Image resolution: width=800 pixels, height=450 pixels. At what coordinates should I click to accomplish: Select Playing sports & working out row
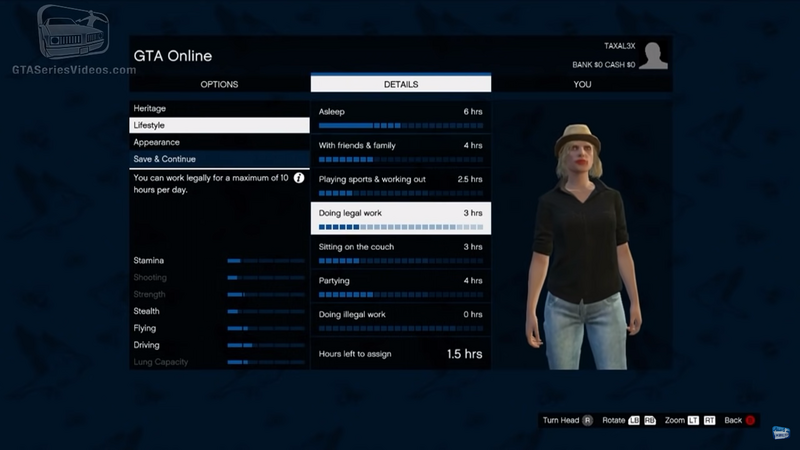400,185
